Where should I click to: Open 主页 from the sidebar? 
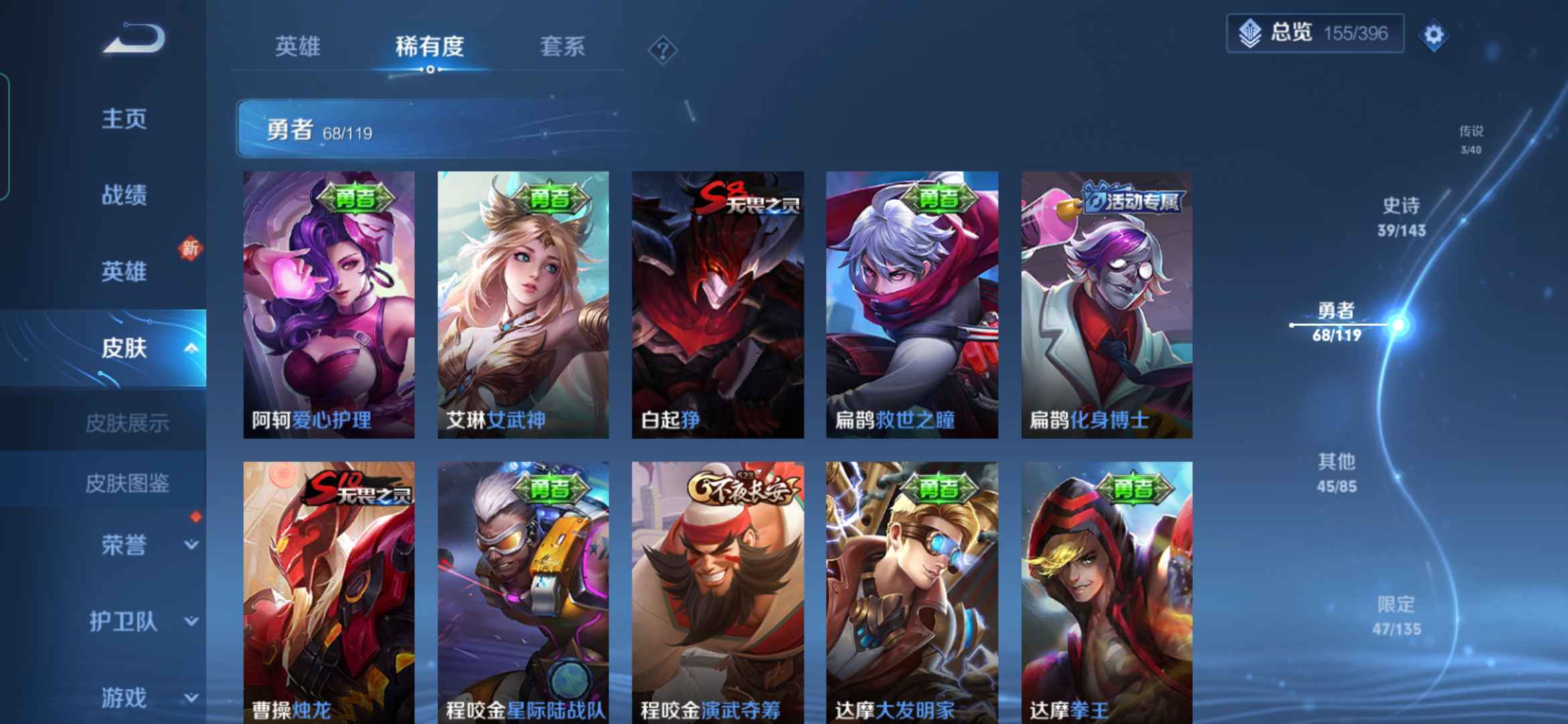coord(124,119)
